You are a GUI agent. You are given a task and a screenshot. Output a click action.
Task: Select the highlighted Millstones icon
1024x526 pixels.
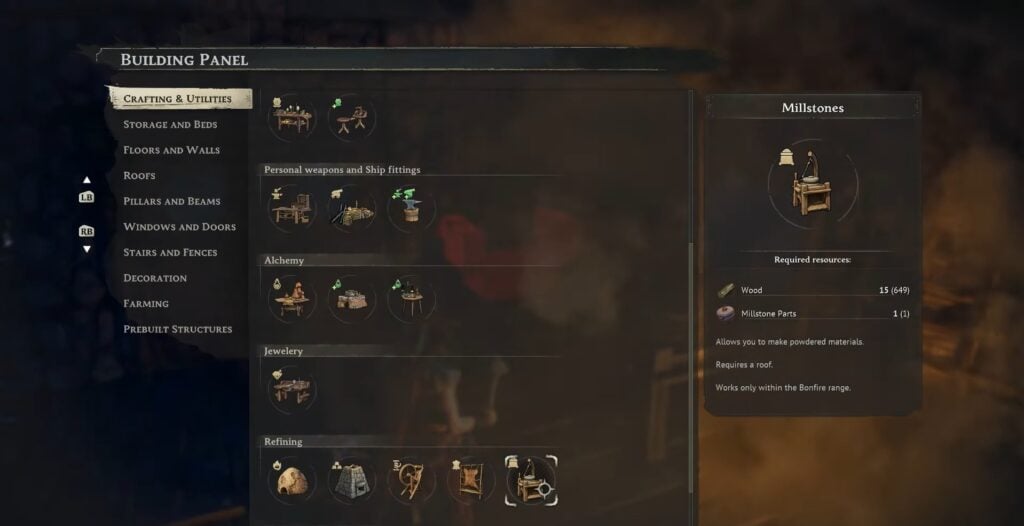tap(531, 481)
